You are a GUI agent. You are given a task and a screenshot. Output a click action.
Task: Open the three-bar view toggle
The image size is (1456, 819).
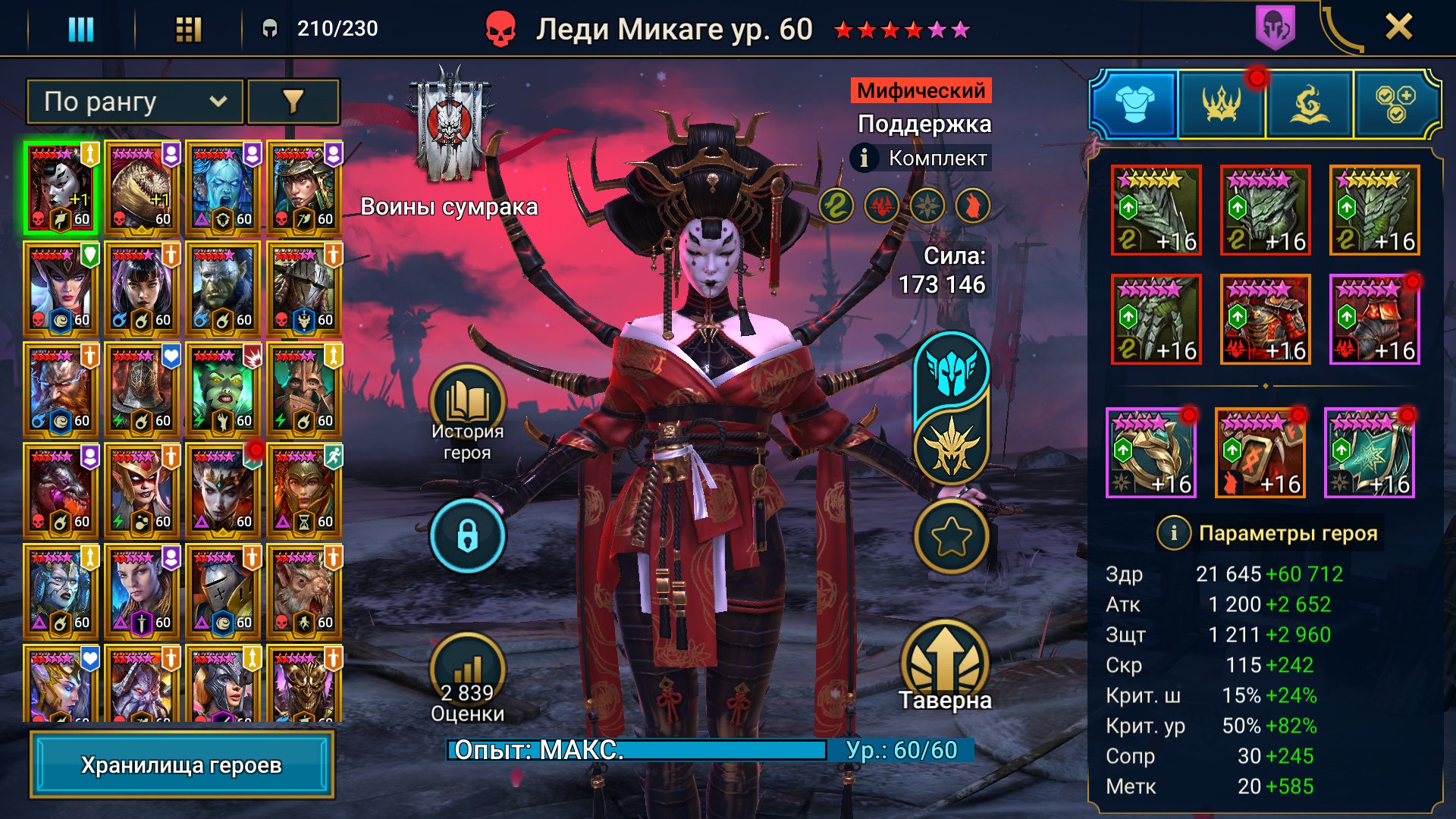coord(81,29)
